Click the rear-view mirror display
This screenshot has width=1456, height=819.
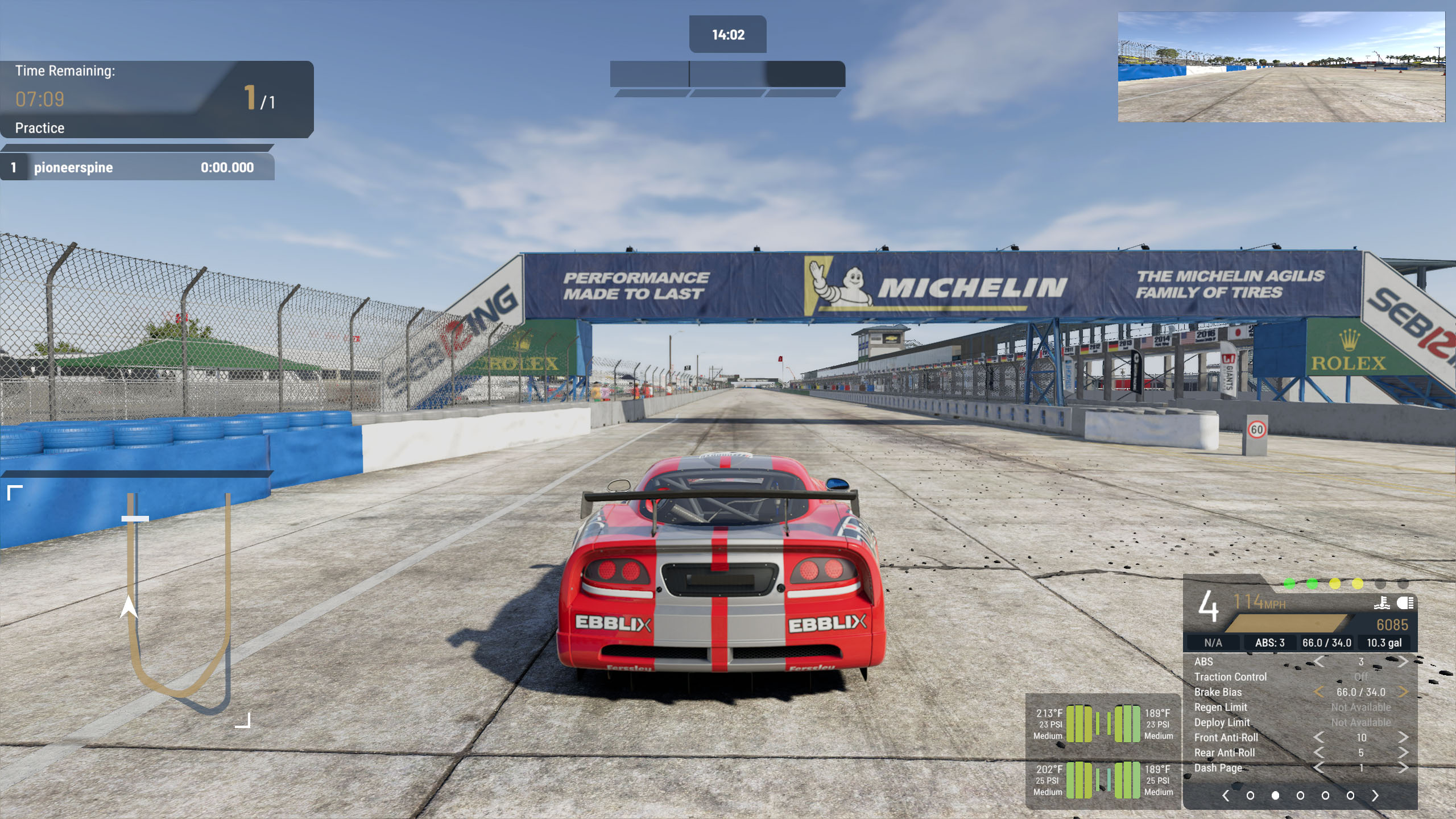1281,67
